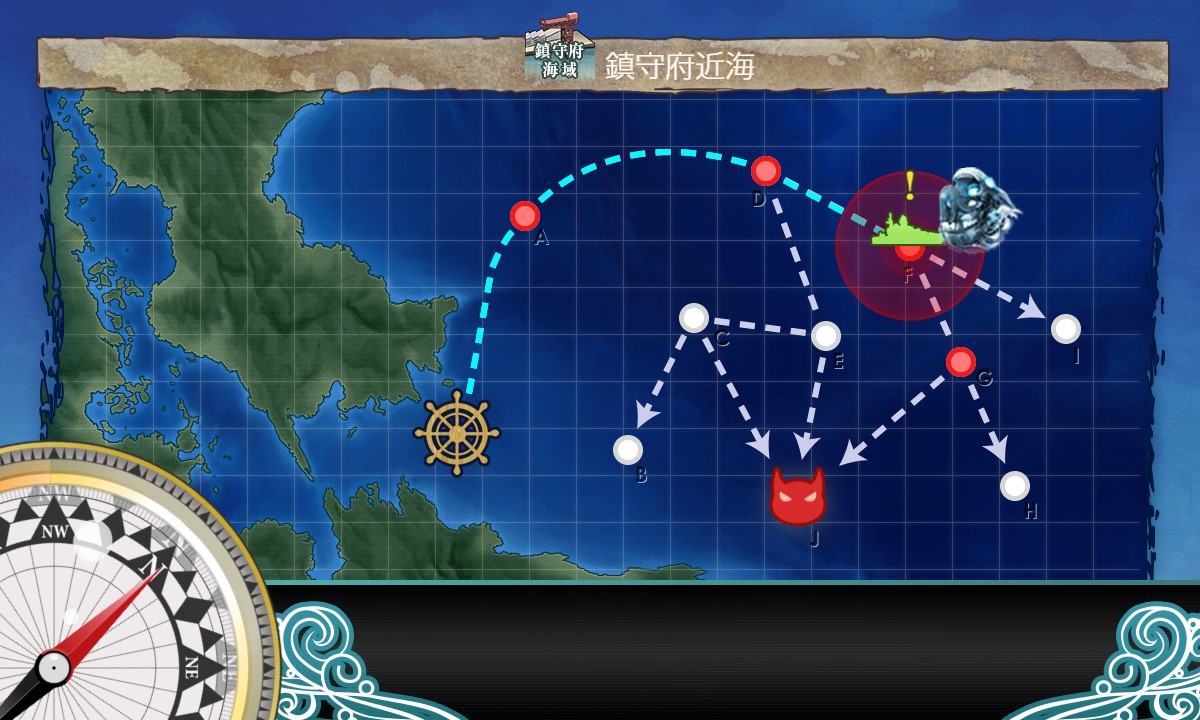
Task: Select the green fleet ship marker
Action: (x=906, y=231)
